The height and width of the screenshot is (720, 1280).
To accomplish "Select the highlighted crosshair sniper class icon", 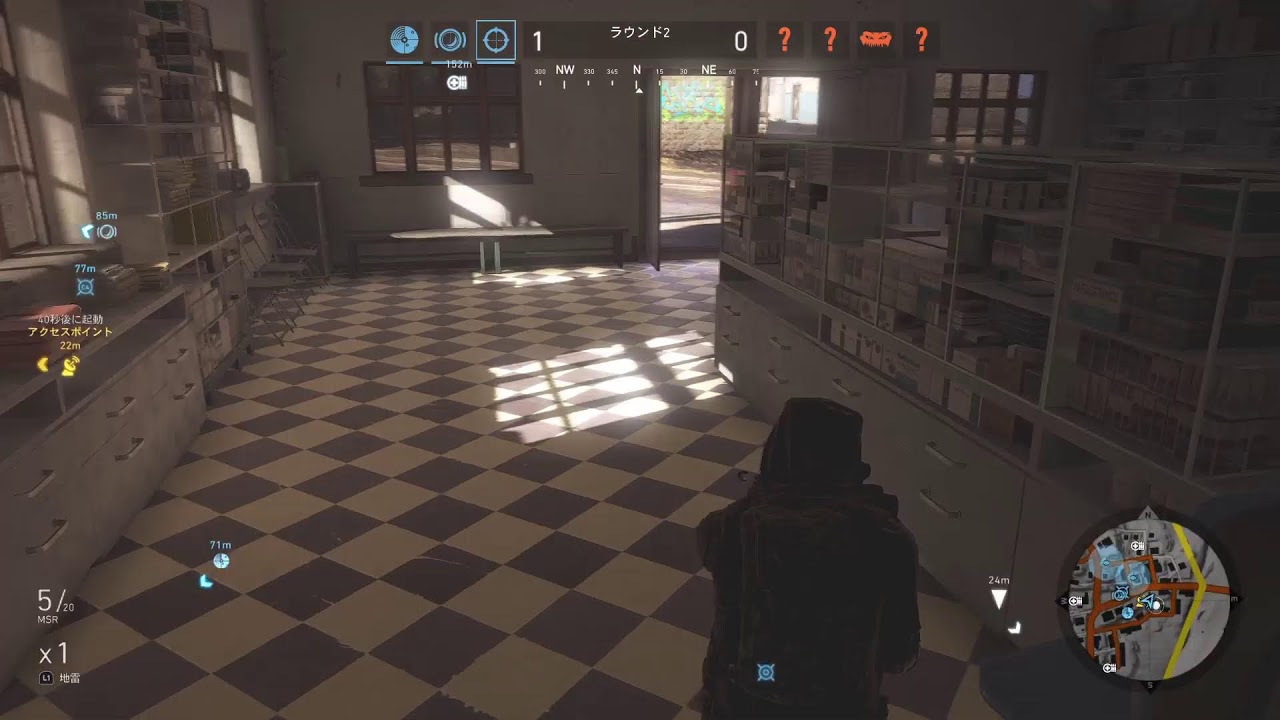I will click(x=496, y=41).
